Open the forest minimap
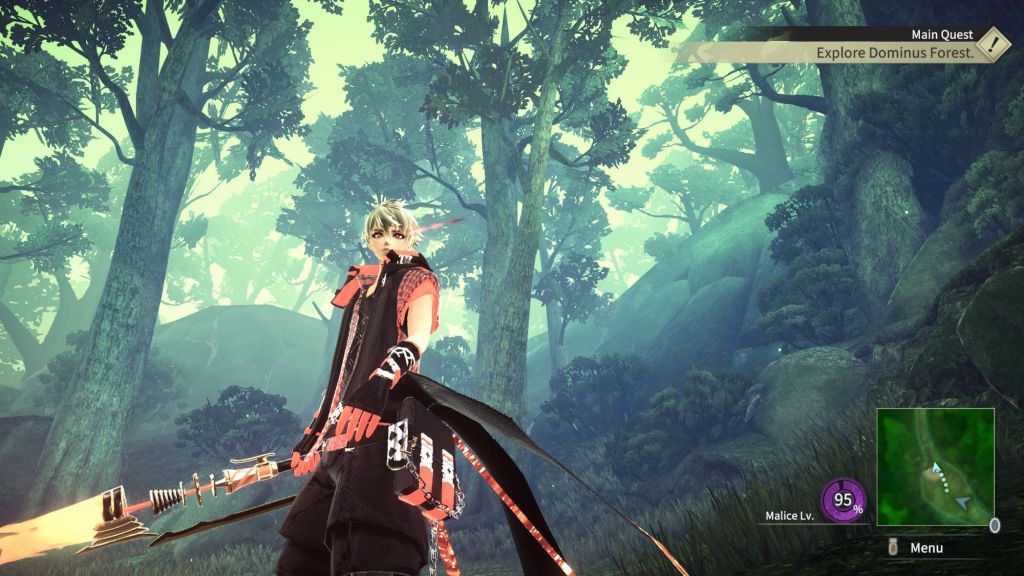This screenshot has width=1024, height=576. (935, 466)
